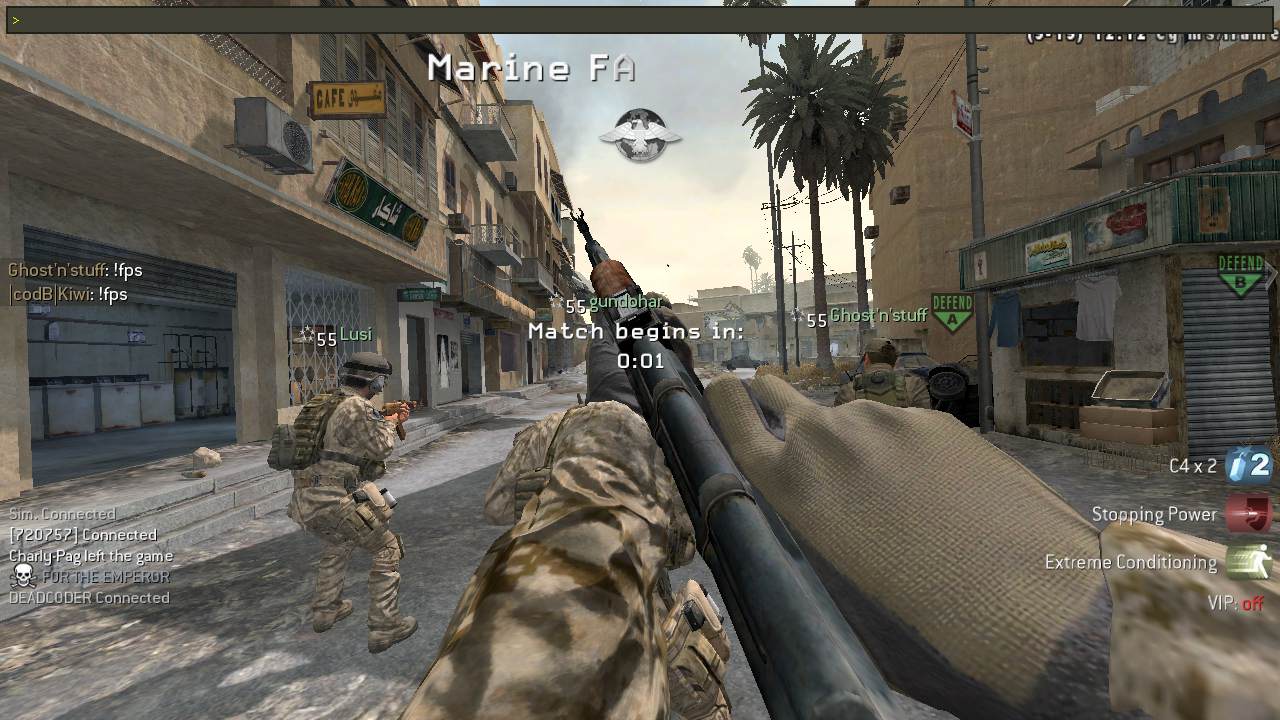Click the console command input field
Image resolution: width=1280 pixels, height=720 pixels.
(x=640, y=20)
